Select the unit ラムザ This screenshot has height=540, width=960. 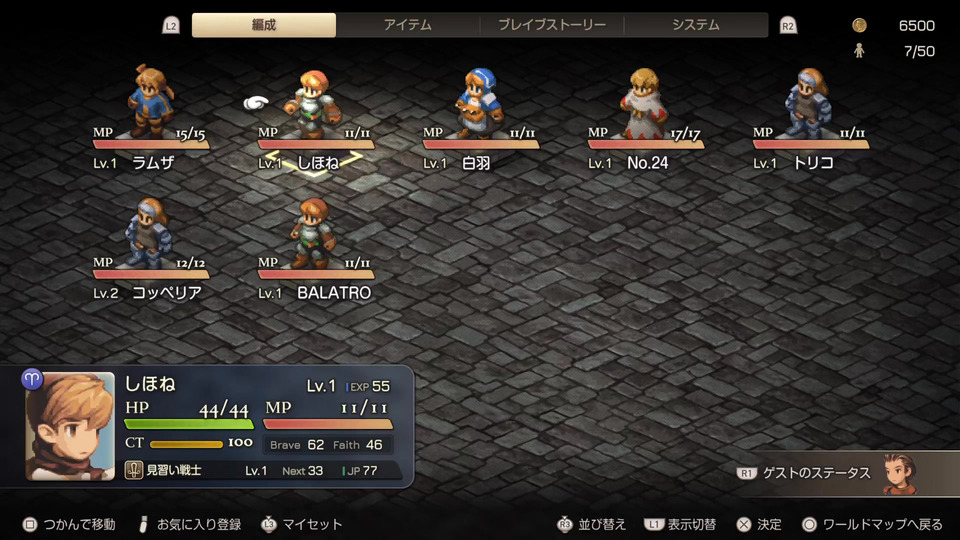pyautogui.click(x=152, y=102)
